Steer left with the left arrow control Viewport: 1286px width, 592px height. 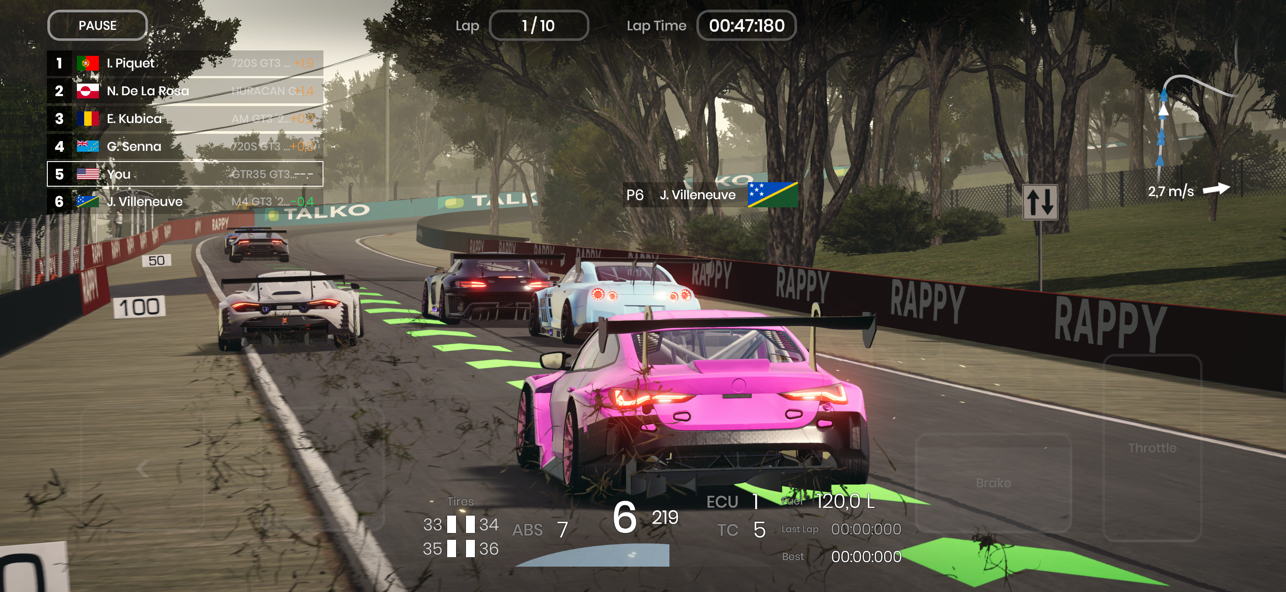coord(143,468)
